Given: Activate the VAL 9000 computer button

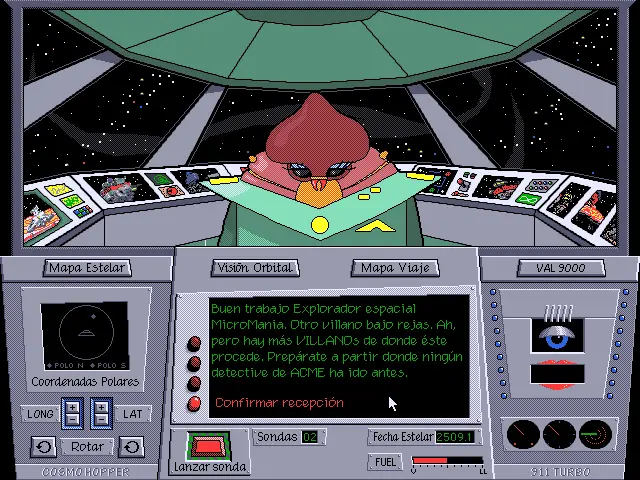Looking at the screenshot, I should [x=560, y=268].
